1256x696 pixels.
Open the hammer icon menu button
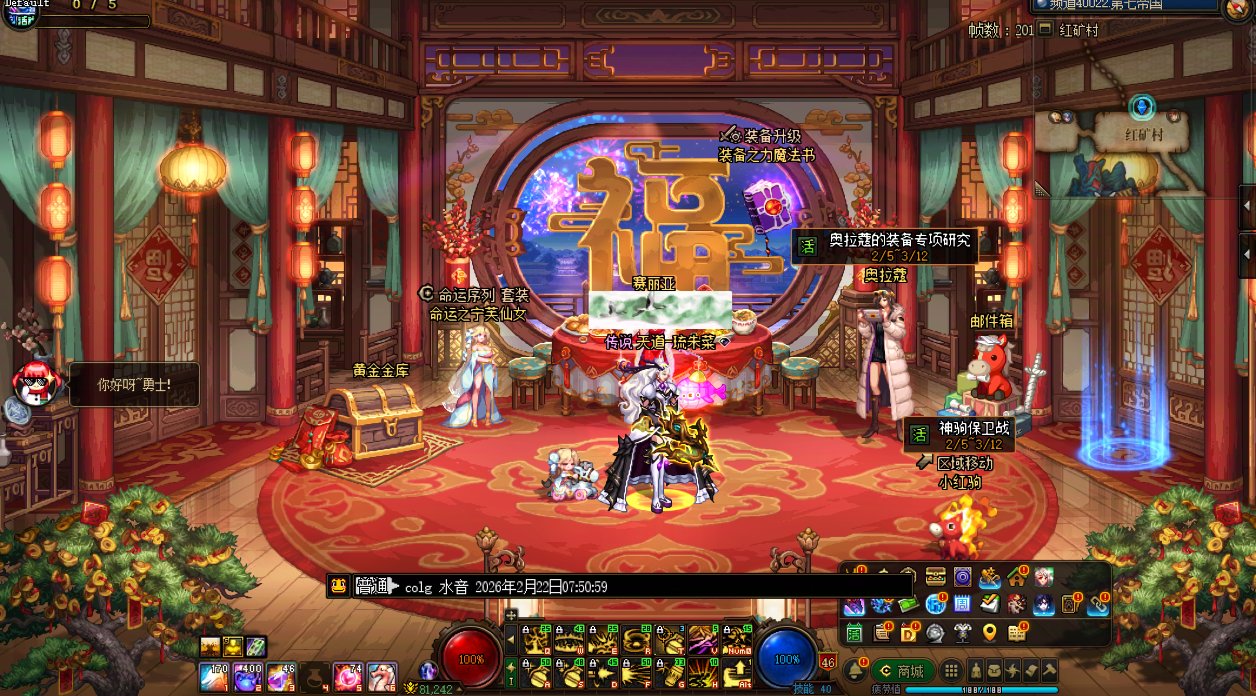1048,670
